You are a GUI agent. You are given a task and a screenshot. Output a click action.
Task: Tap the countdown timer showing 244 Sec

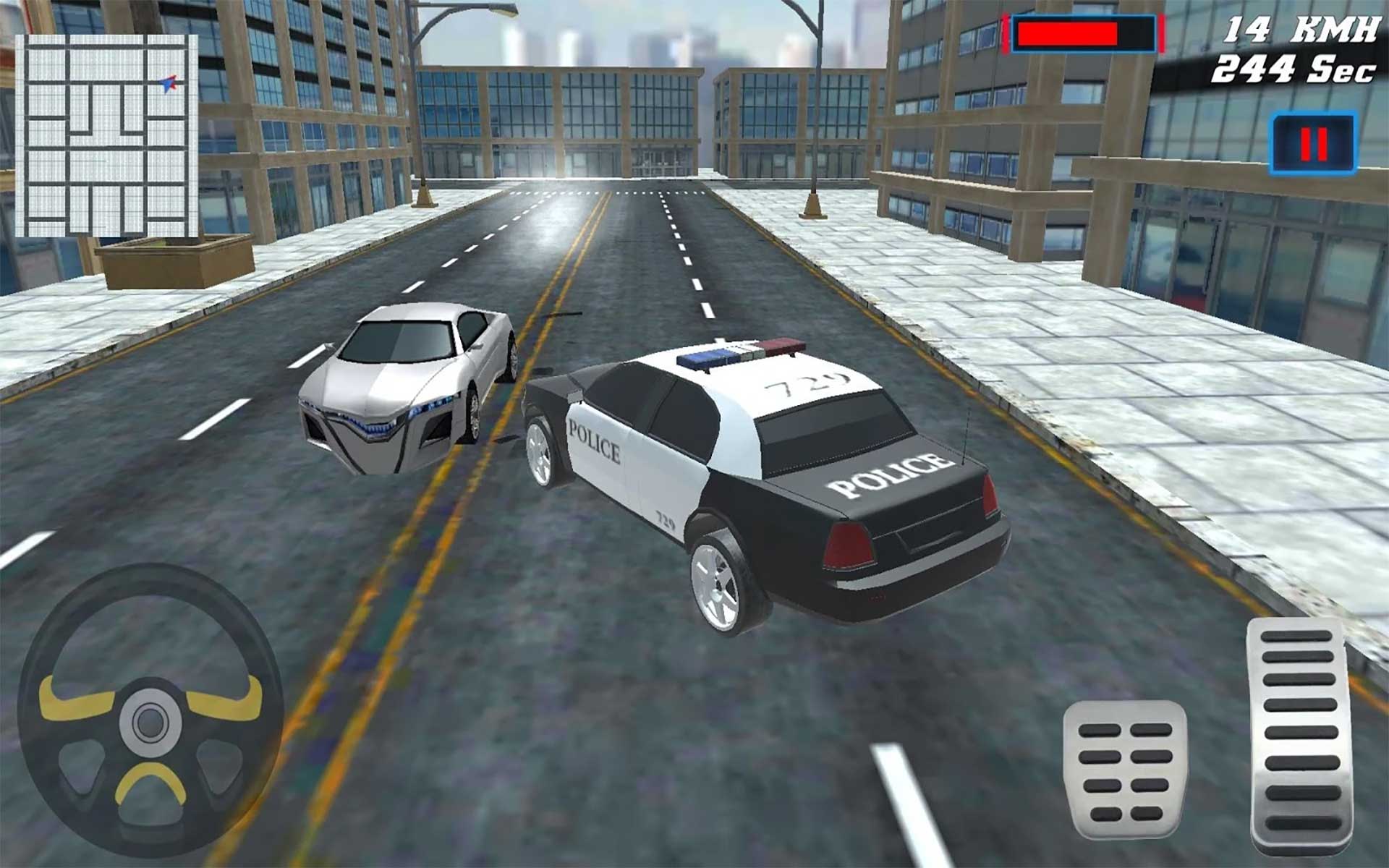pyautogui.click(x=1295, y=69)
